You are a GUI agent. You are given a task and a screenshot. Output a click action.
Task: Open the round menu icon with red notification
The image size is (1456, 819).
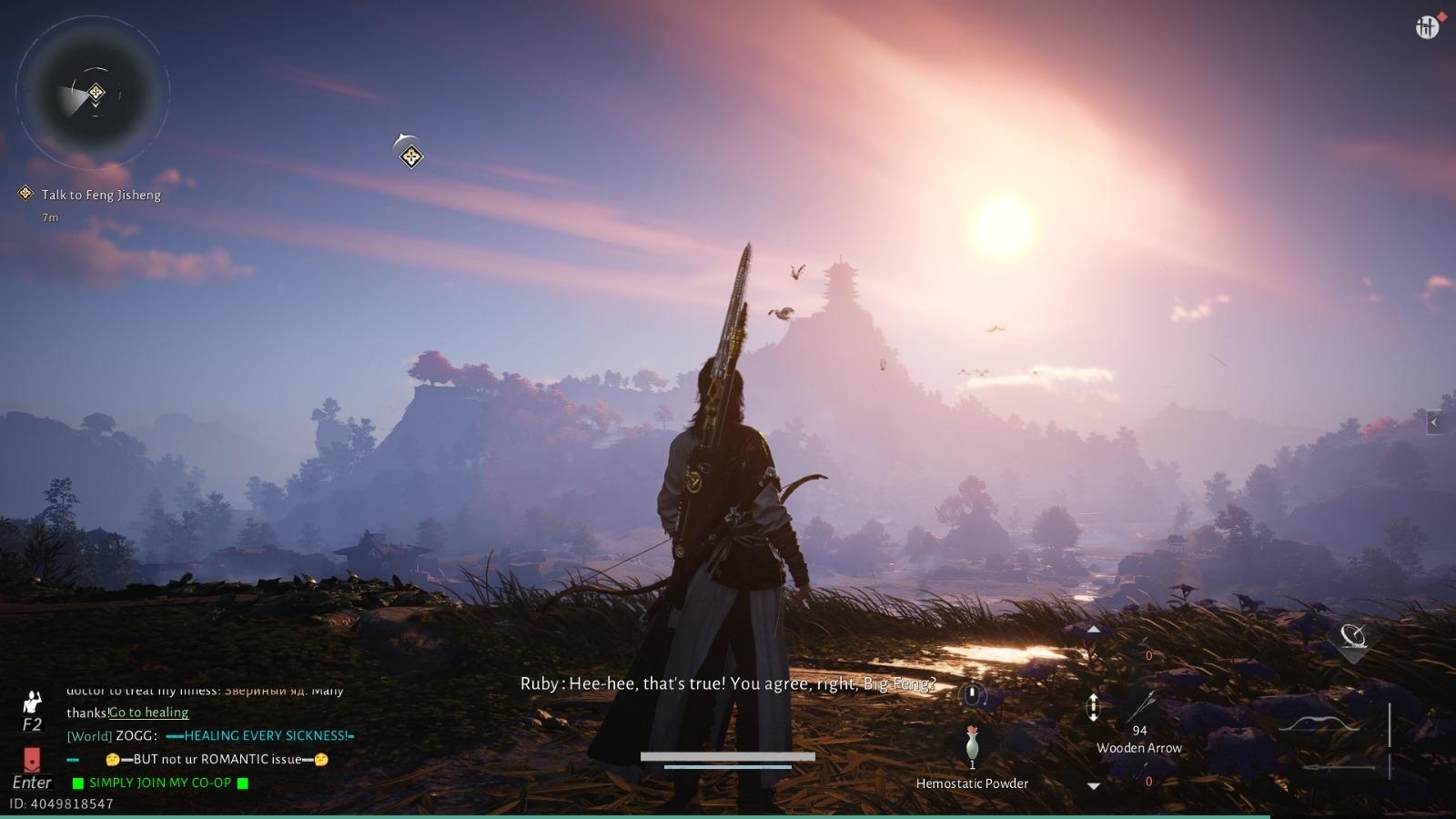[x=1427, y=27]
